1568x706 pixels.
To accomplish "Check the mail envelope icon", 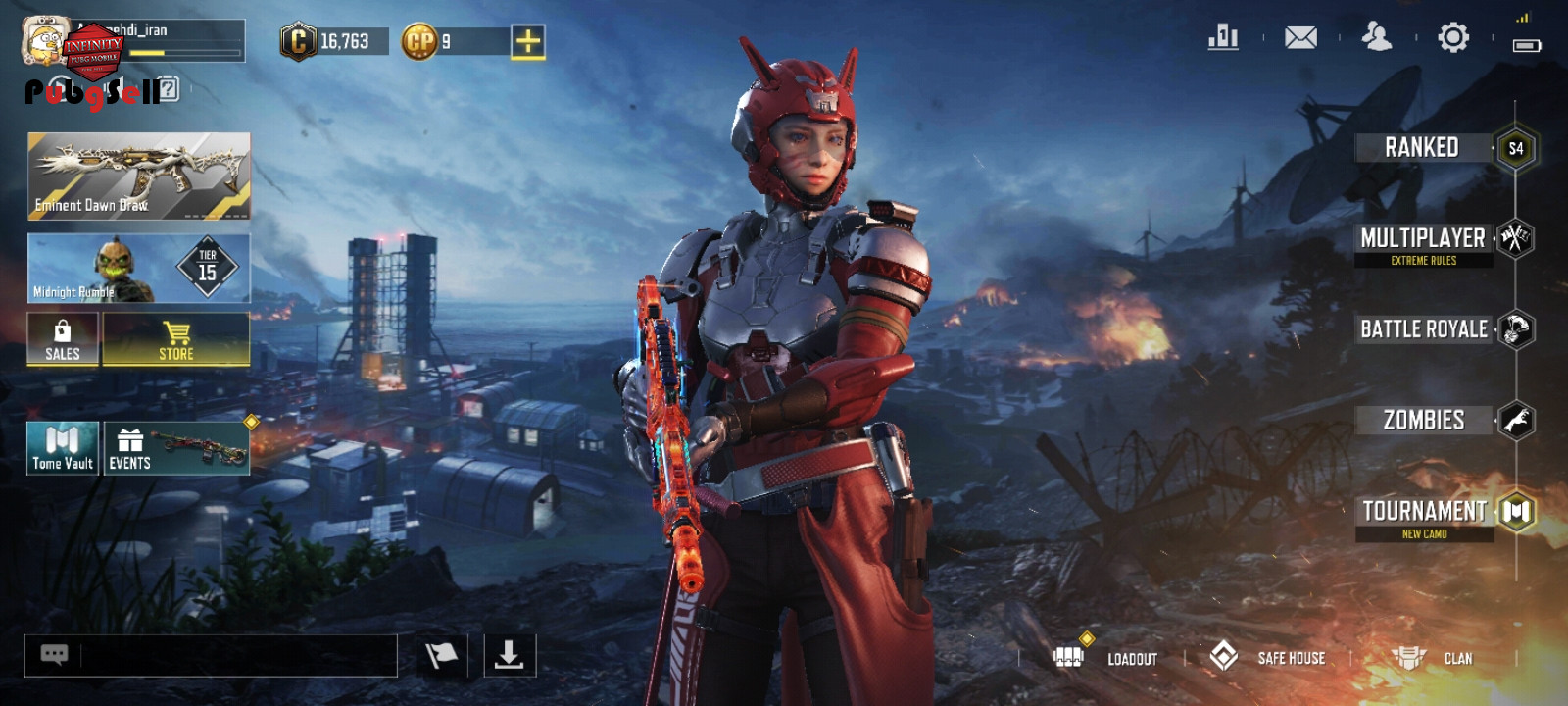I will click(x=1300, y=38).
